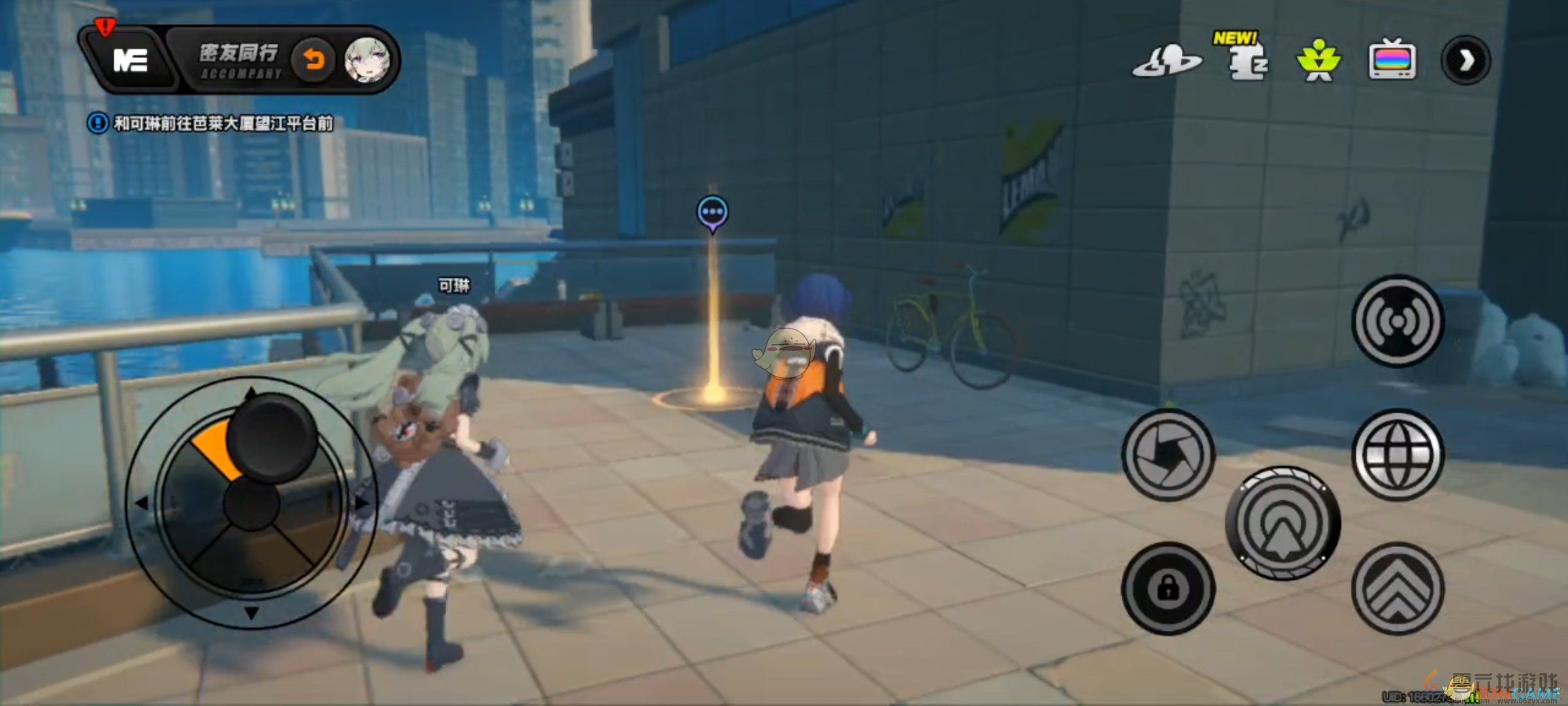Image resolution: width=1568 pixels, height=706 pixels.
Task: Activate the signal broadcast button
Action: (x=1397, y=321)
